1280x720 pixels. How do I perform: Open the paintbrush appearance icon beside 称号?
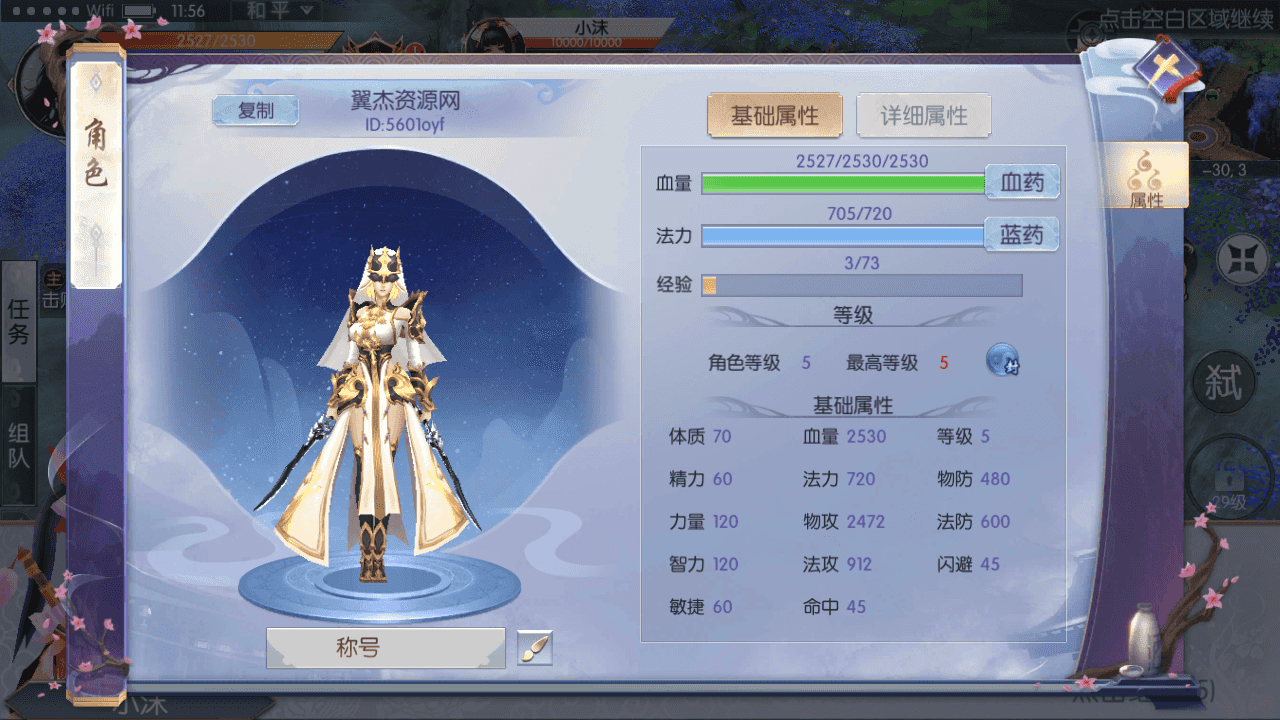533,646
